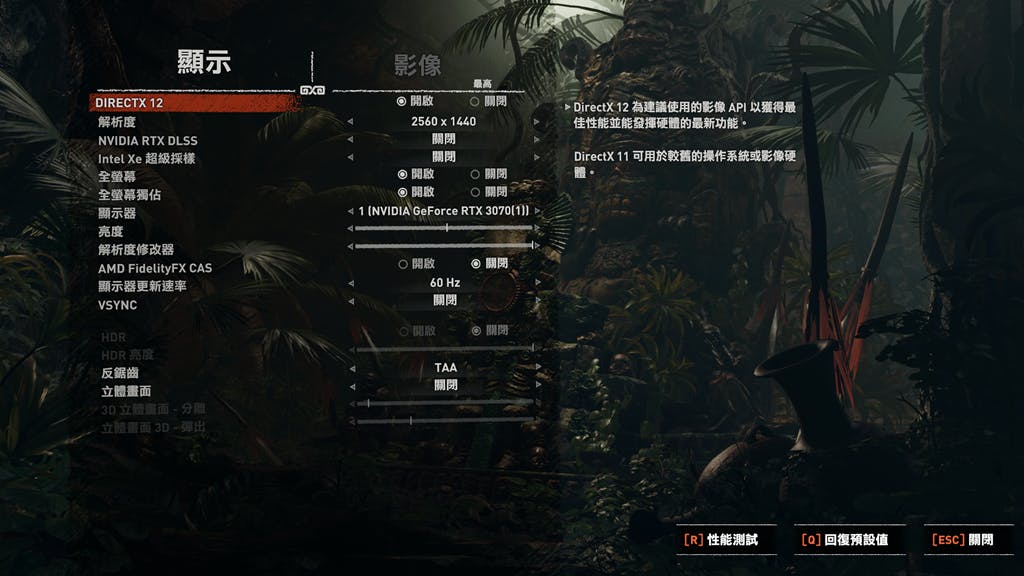Raise 顯示器更新速率 with right arrow

click(x=537, y=283)
